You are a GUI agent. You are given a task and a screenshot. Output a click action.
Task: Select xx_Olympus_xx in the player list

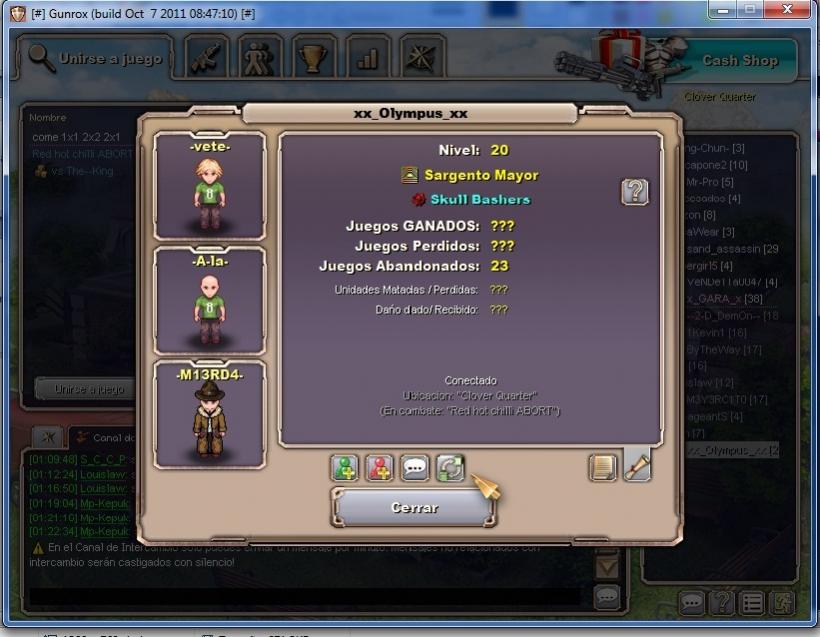pyautogui.click(x=732, y=451)
